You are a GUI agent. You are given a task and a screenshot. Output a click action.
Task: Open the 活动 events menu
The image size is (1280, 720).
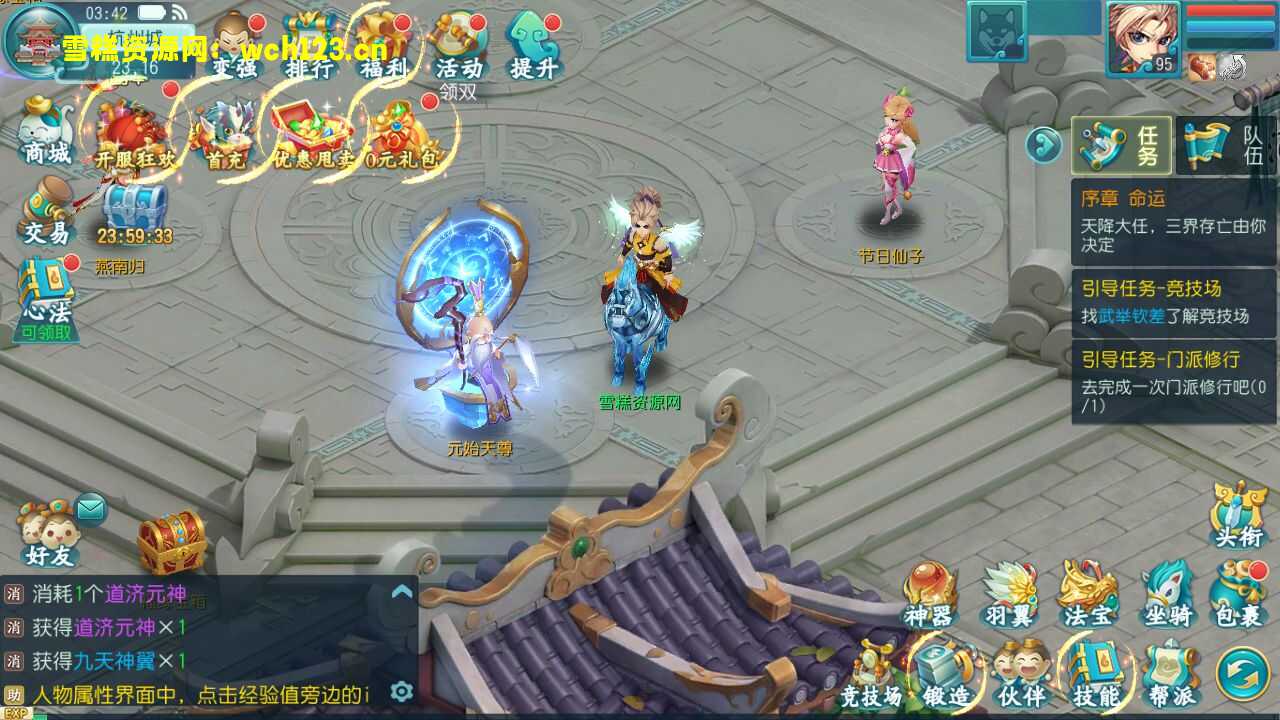[459, 45]
